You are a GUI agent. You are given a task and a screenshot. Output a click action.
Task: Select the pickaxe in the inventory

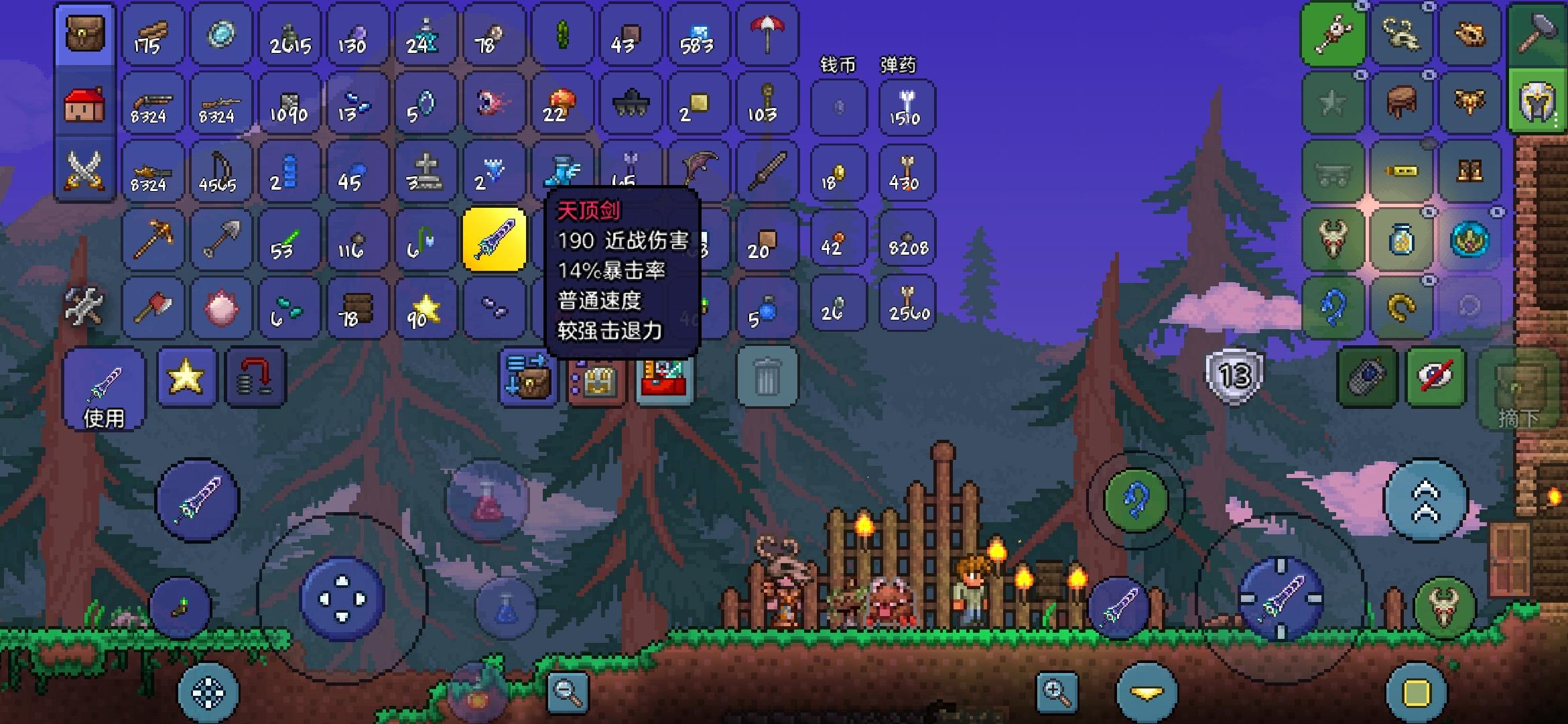click(153, 239)
